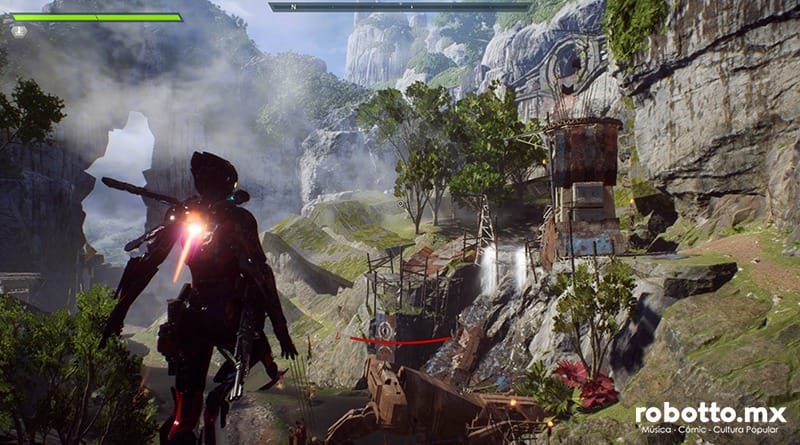Select the hexagon icon below the health bar
This screenshot has width=800, height=445.
19,31
